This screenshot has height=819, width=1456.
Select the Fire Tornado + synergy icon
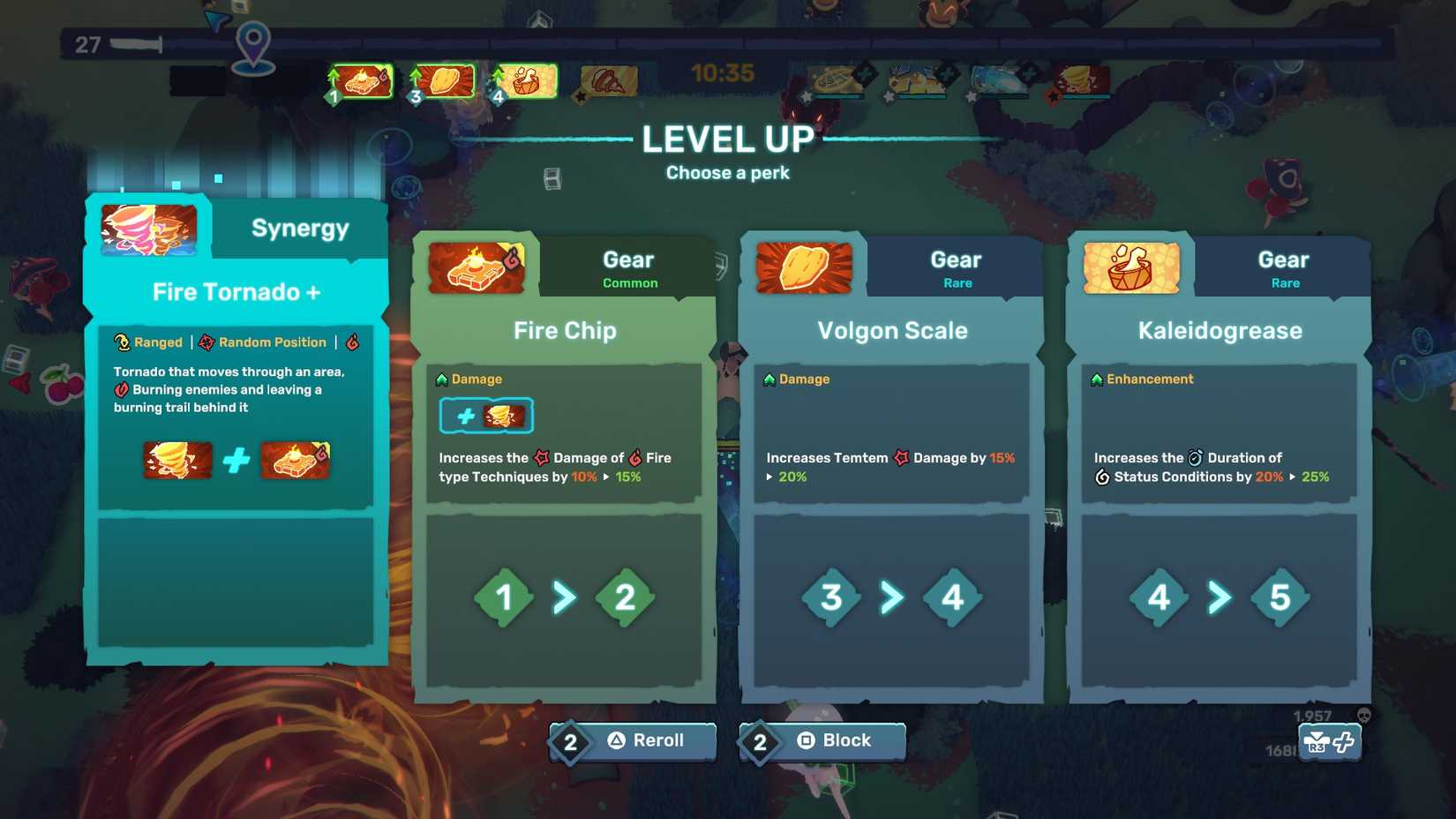[x=147, y=228]
